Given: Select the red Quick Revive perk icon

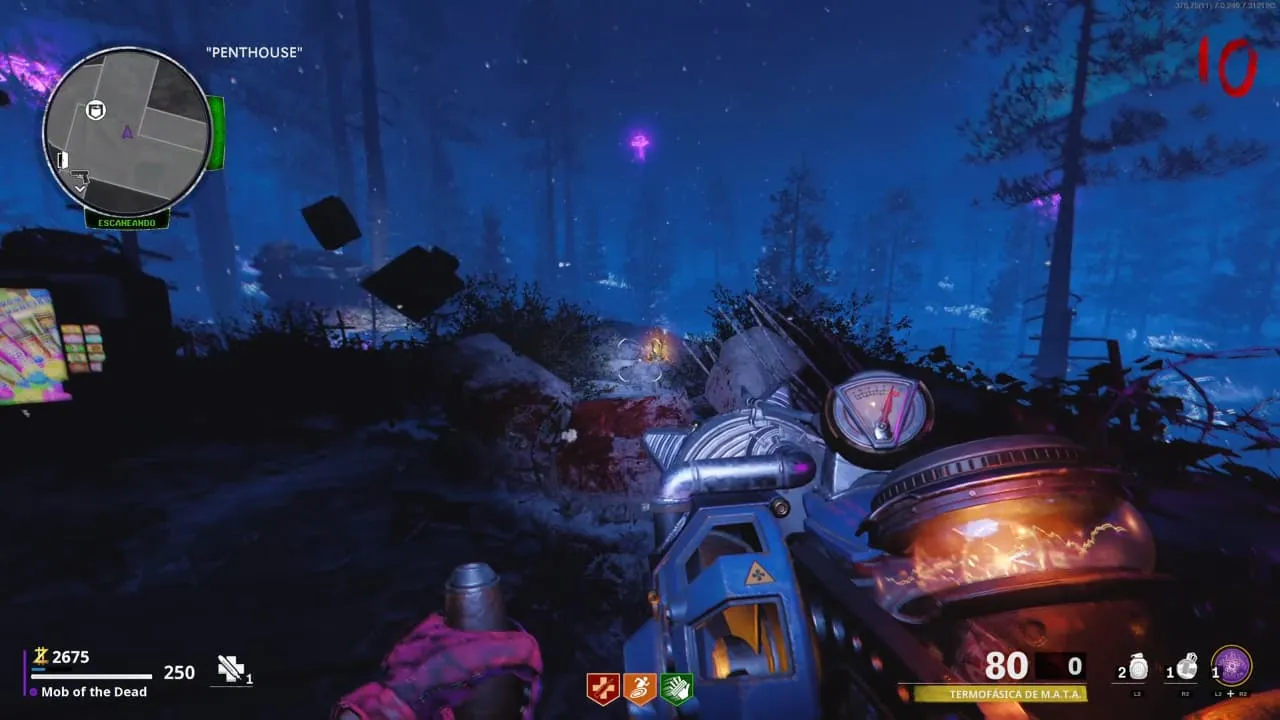Looking at the screenshot, I should 602,688.
